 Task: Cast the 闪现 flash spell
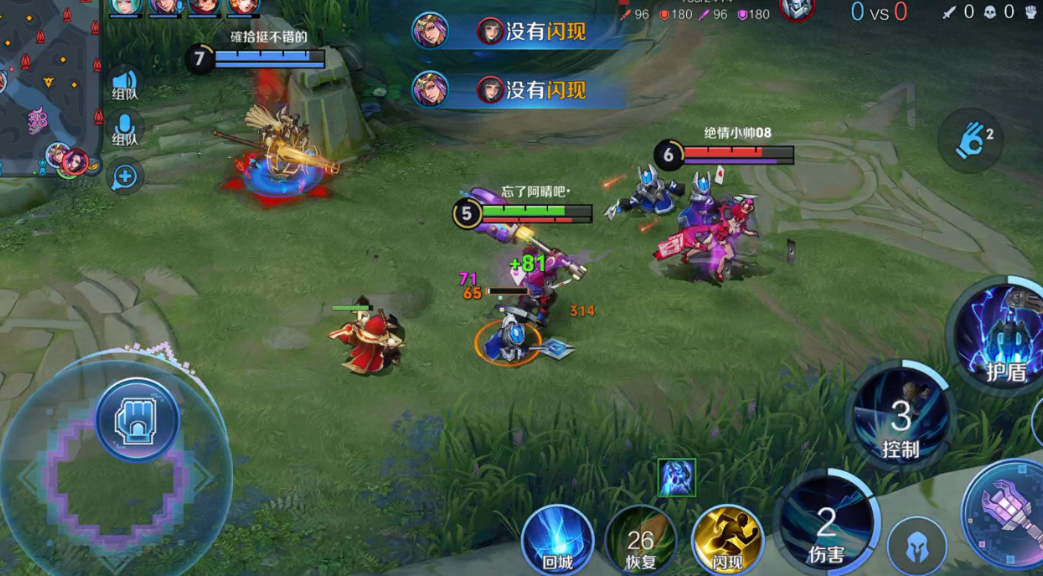[727, 540]
